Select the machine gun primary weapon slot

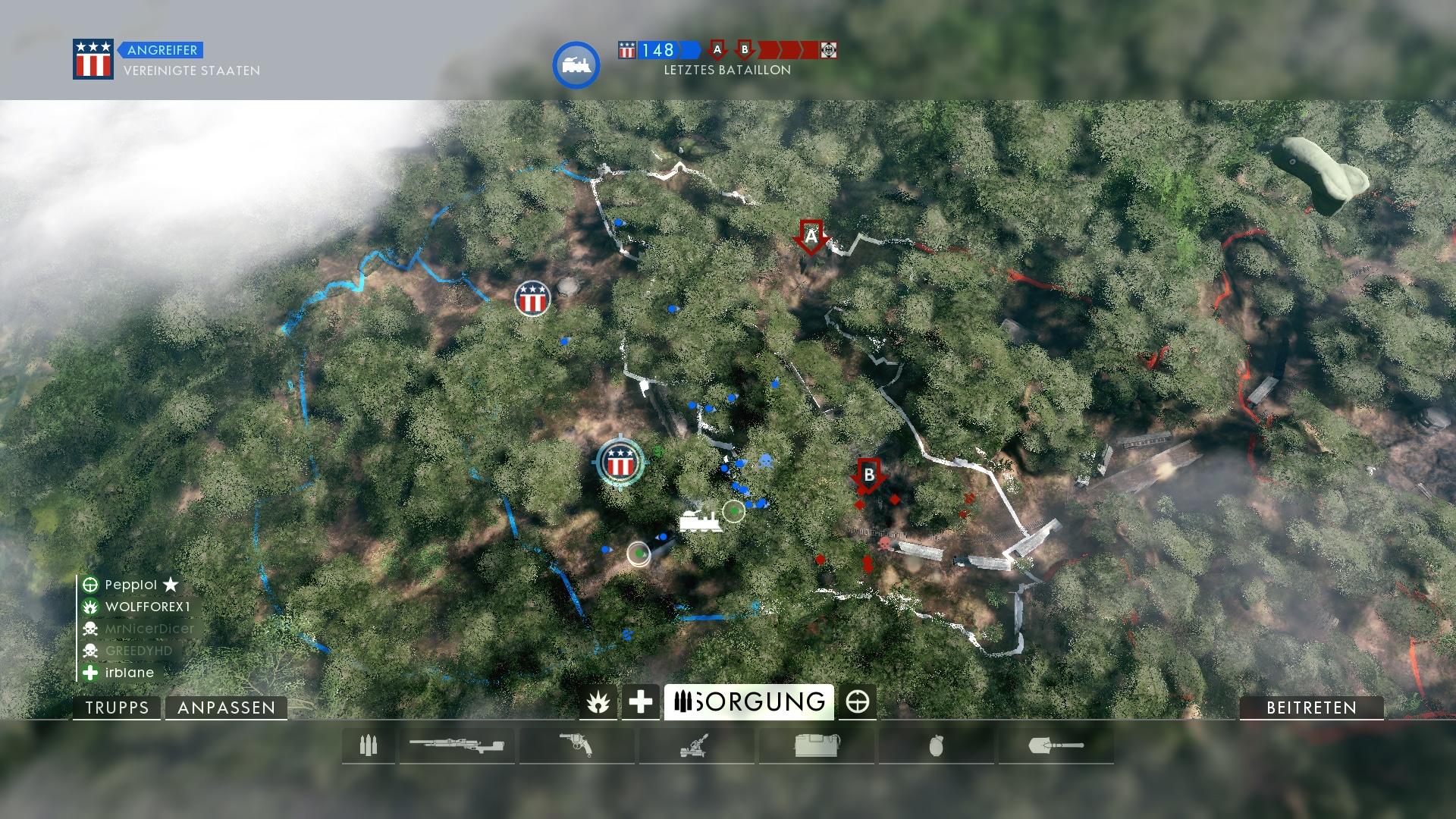tap(457, 746)
